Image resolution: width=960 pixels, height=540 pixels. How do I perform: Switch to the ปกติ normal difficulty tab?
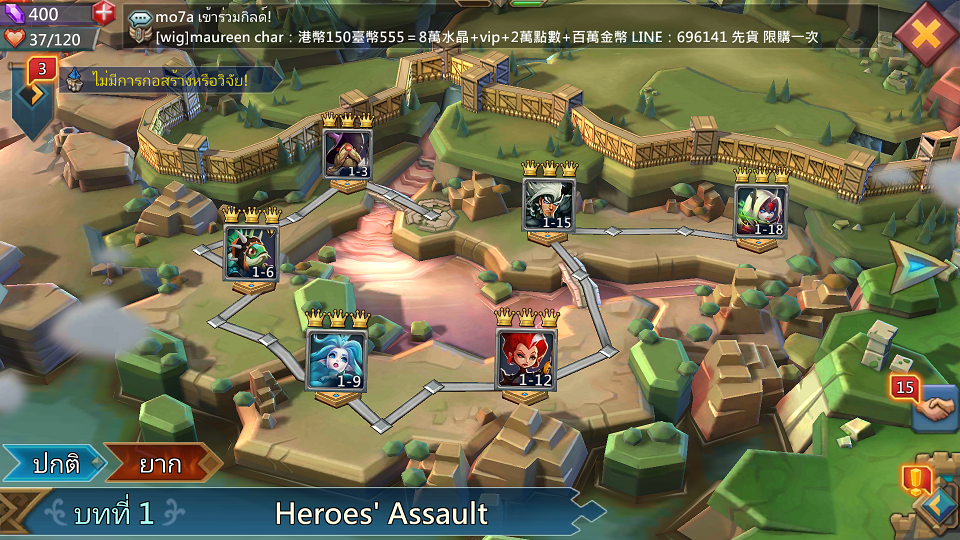click(54, 463)
